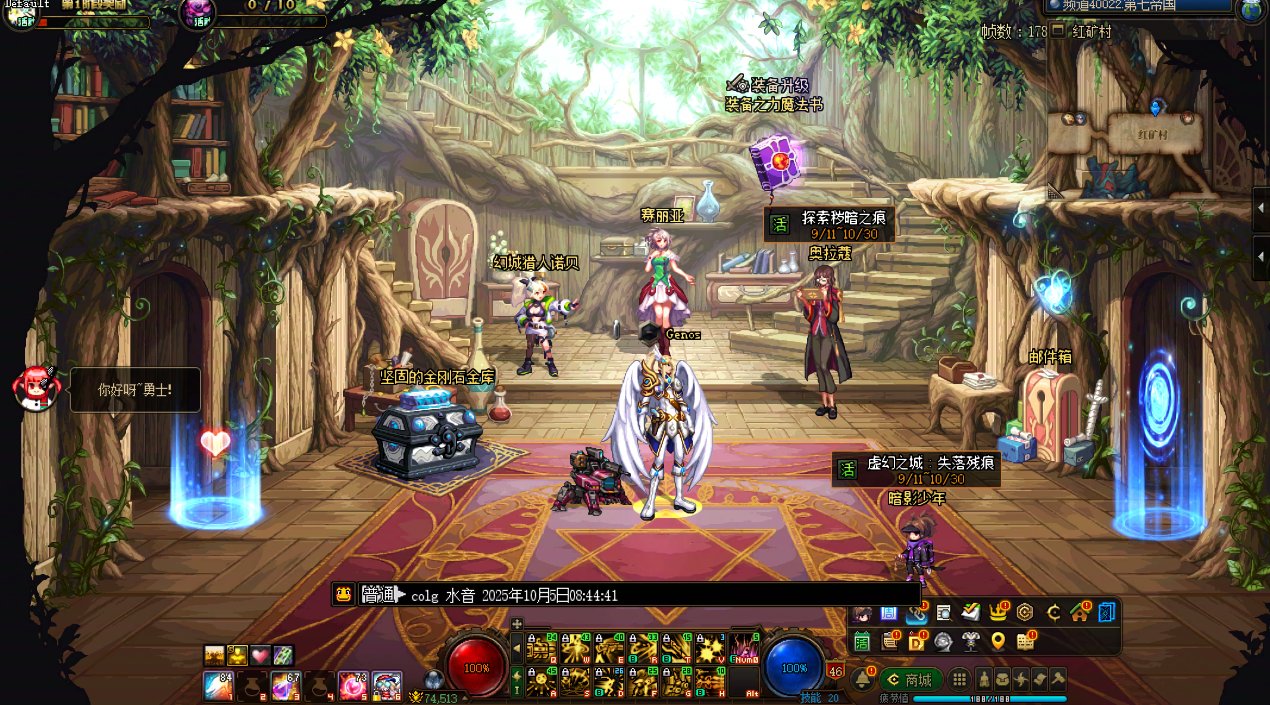This screenshot has width=1270, height=705.
Task: Open the magnifying glass search document icon
Action: click(x=943, y=612)
